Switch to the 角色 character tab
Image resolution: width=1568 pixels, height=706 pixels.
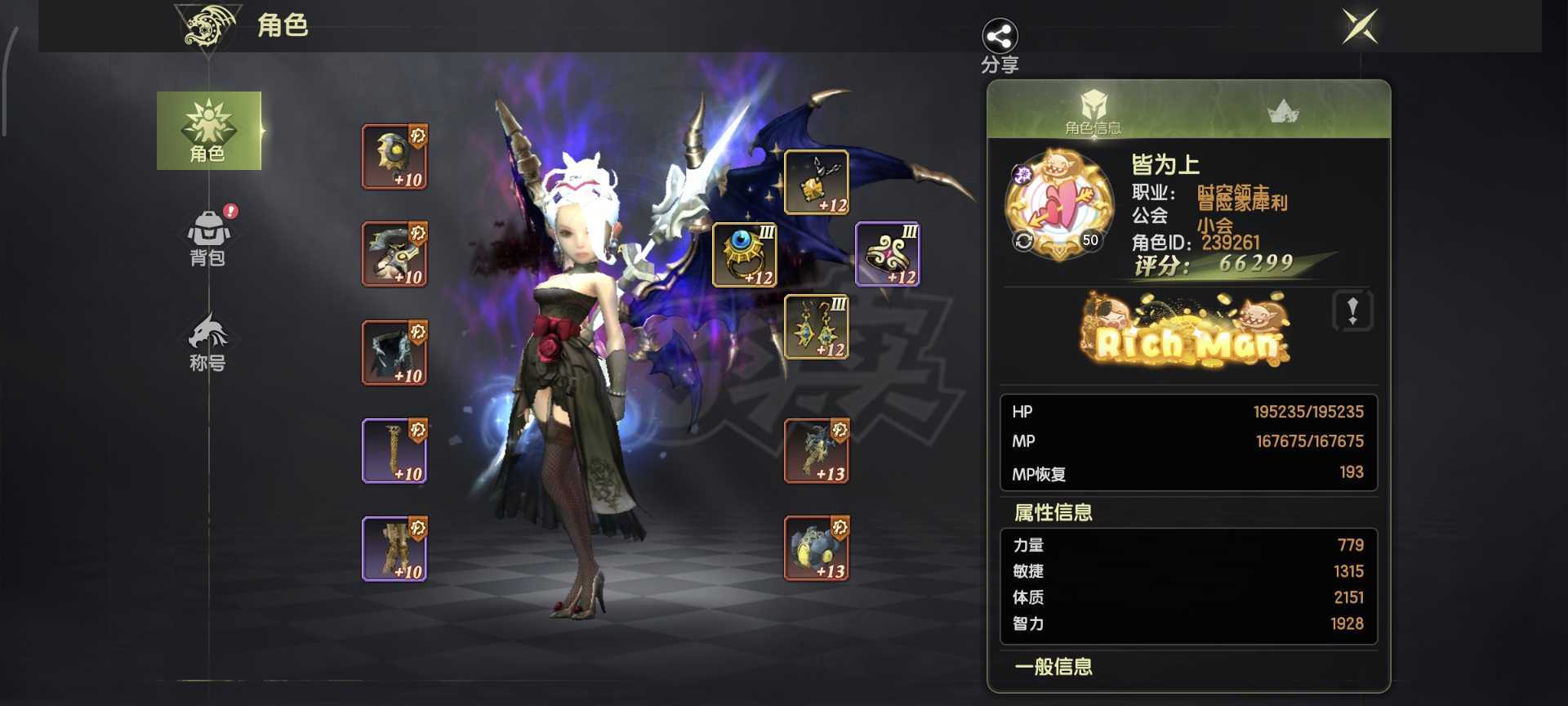pyautogui.click(x=209, y=131)
